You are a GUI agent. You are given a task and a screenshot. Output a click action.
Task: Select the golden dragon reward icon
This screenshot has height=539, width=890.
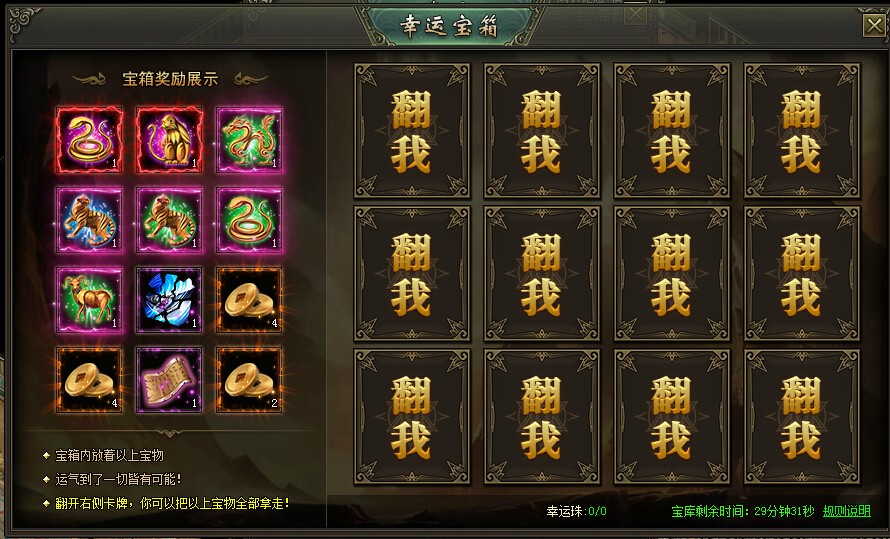(x=249, y=140)
